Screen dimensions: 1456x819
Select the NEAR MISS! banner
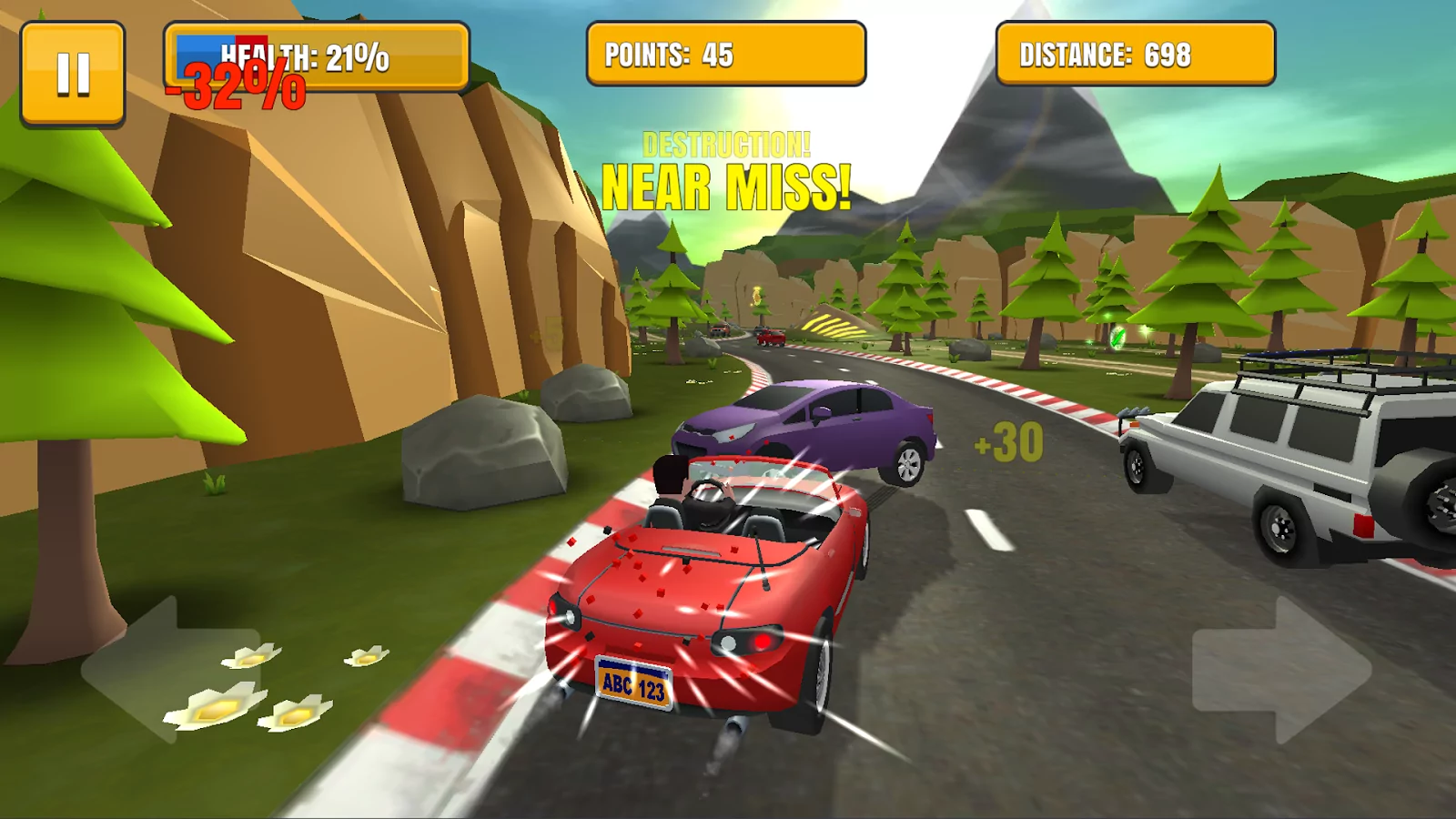point(726,186)
